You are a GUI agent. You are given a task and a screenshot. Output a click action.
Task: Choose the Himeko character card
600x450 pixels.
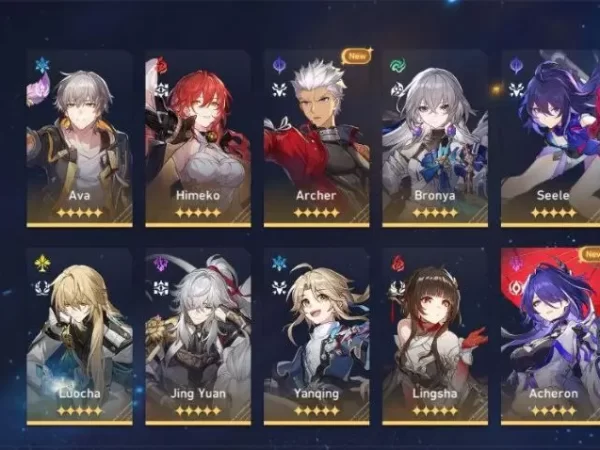pos(198,138)
